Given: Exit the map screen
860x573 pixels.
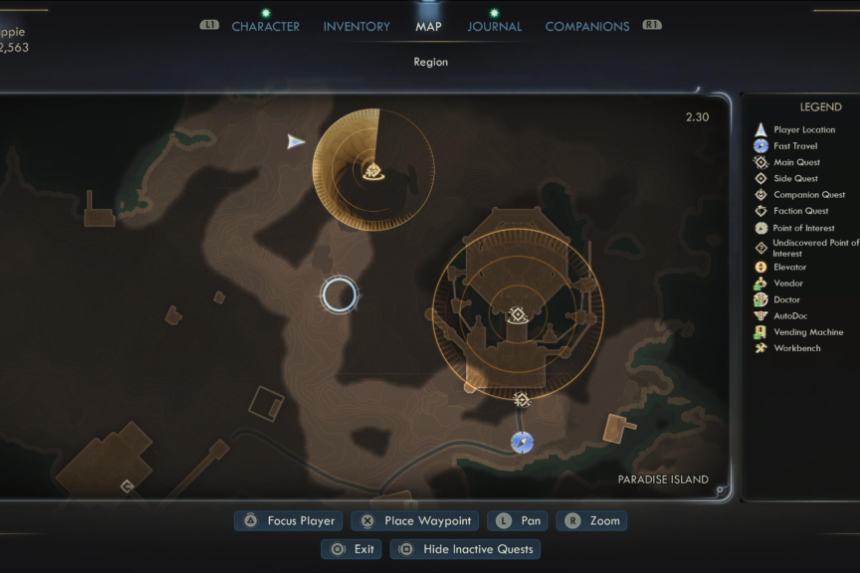Looking at the screenshot, I should 352,549.
